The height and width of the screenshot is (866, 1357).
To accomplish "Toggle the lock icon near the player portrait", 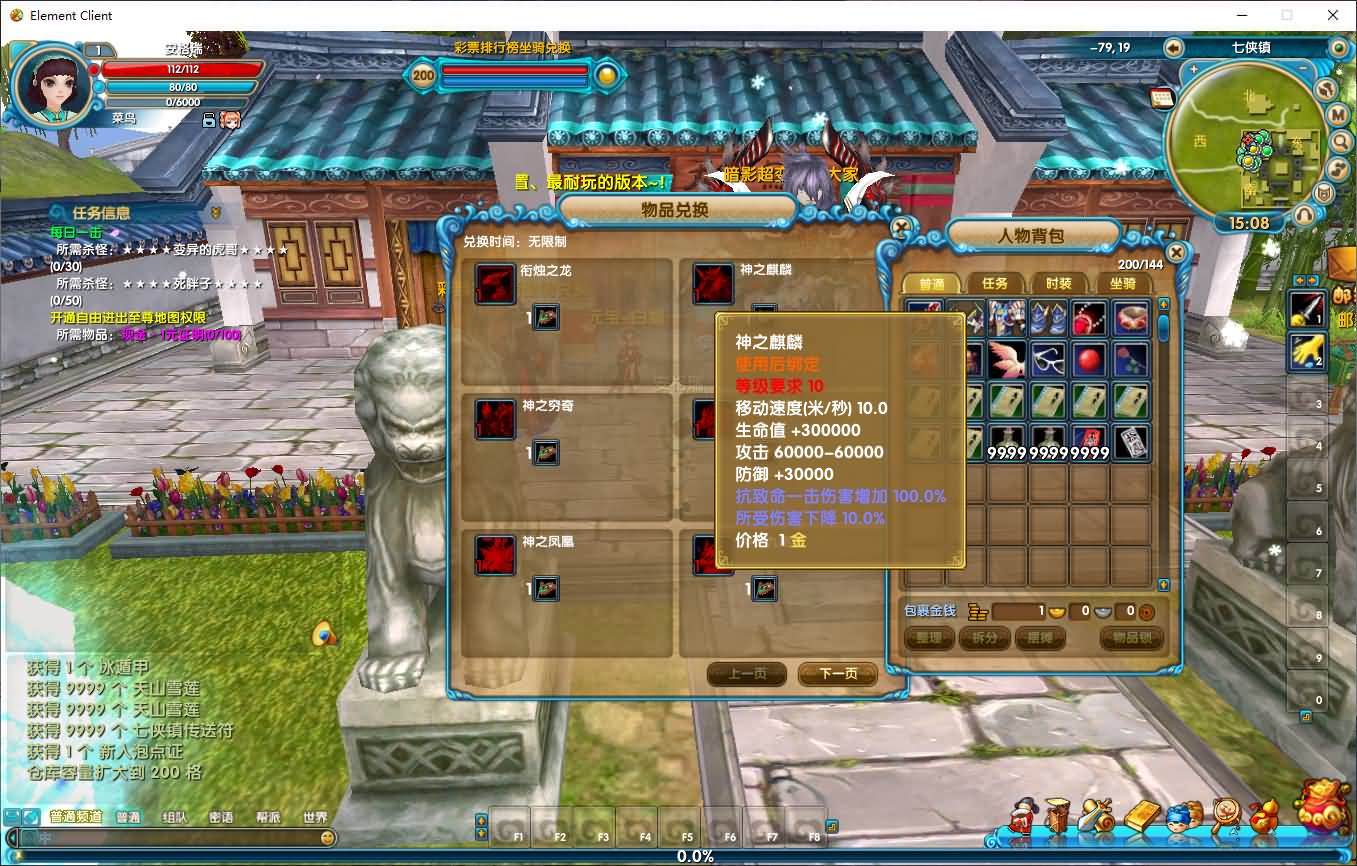I will (209, 120).
